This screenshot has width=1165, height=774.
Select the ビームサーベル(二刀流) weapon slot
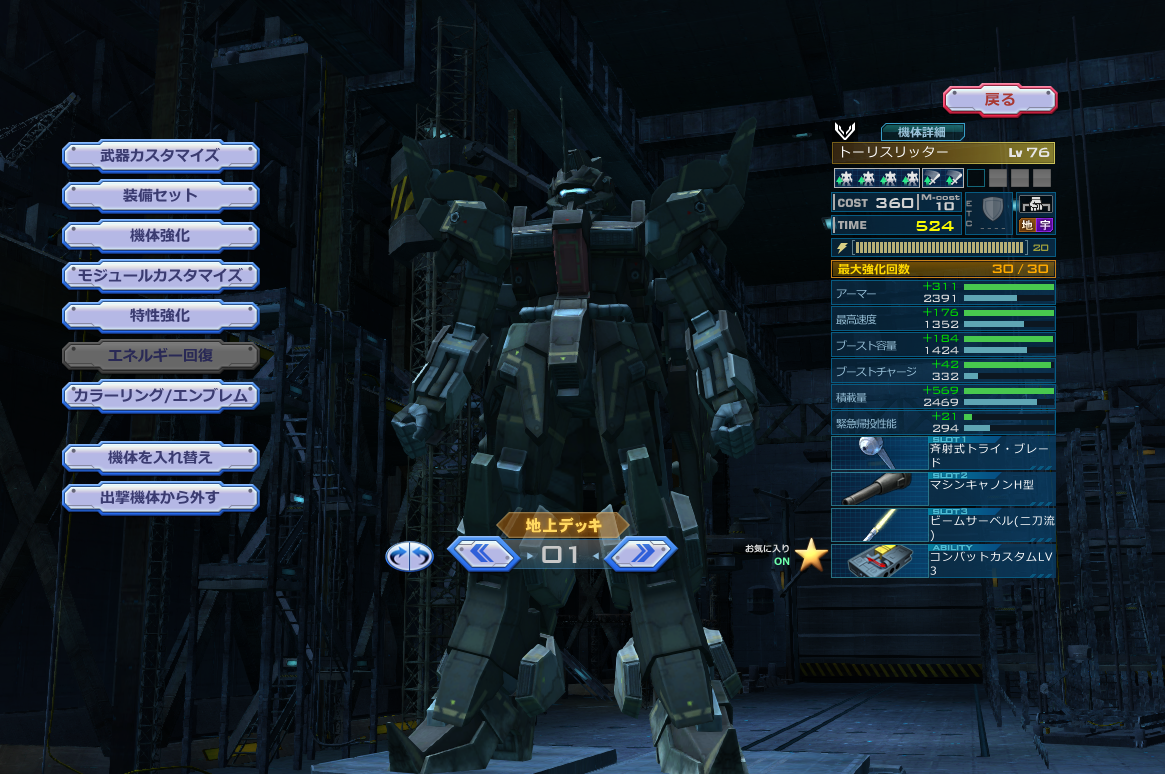943,525
